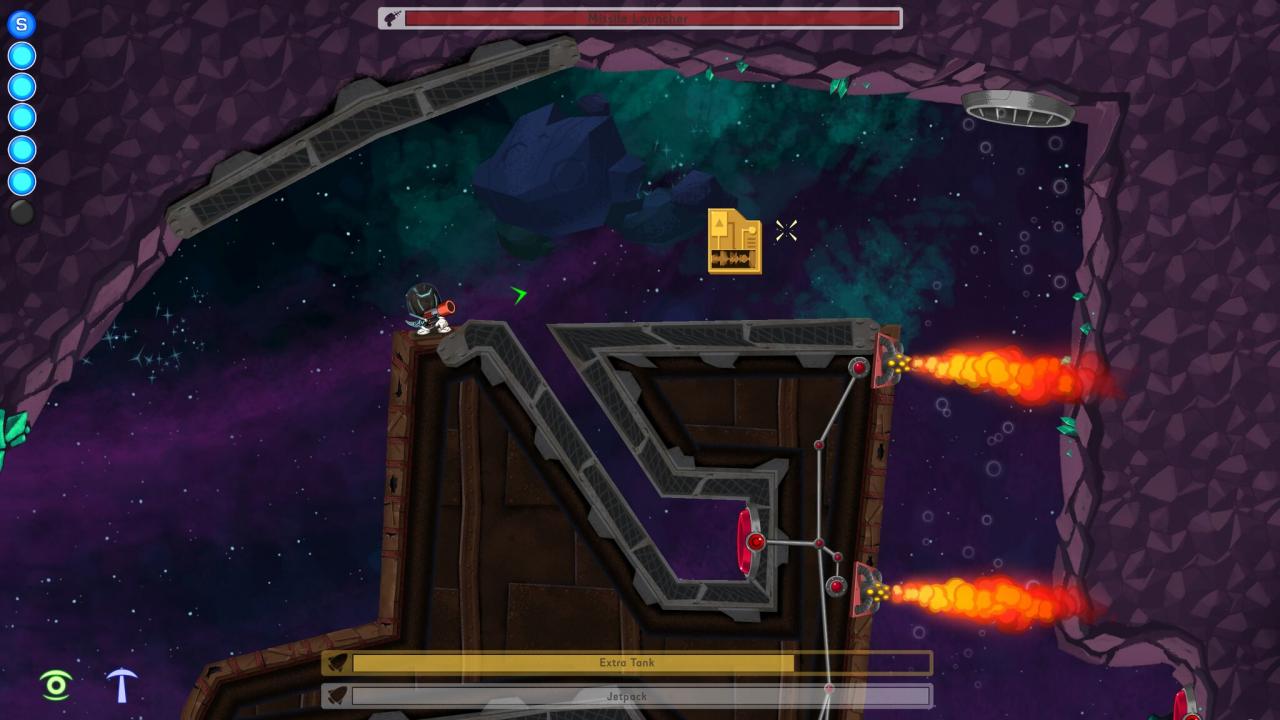
Task: Toggle the green eye vision icon
Action: [56, 685]
